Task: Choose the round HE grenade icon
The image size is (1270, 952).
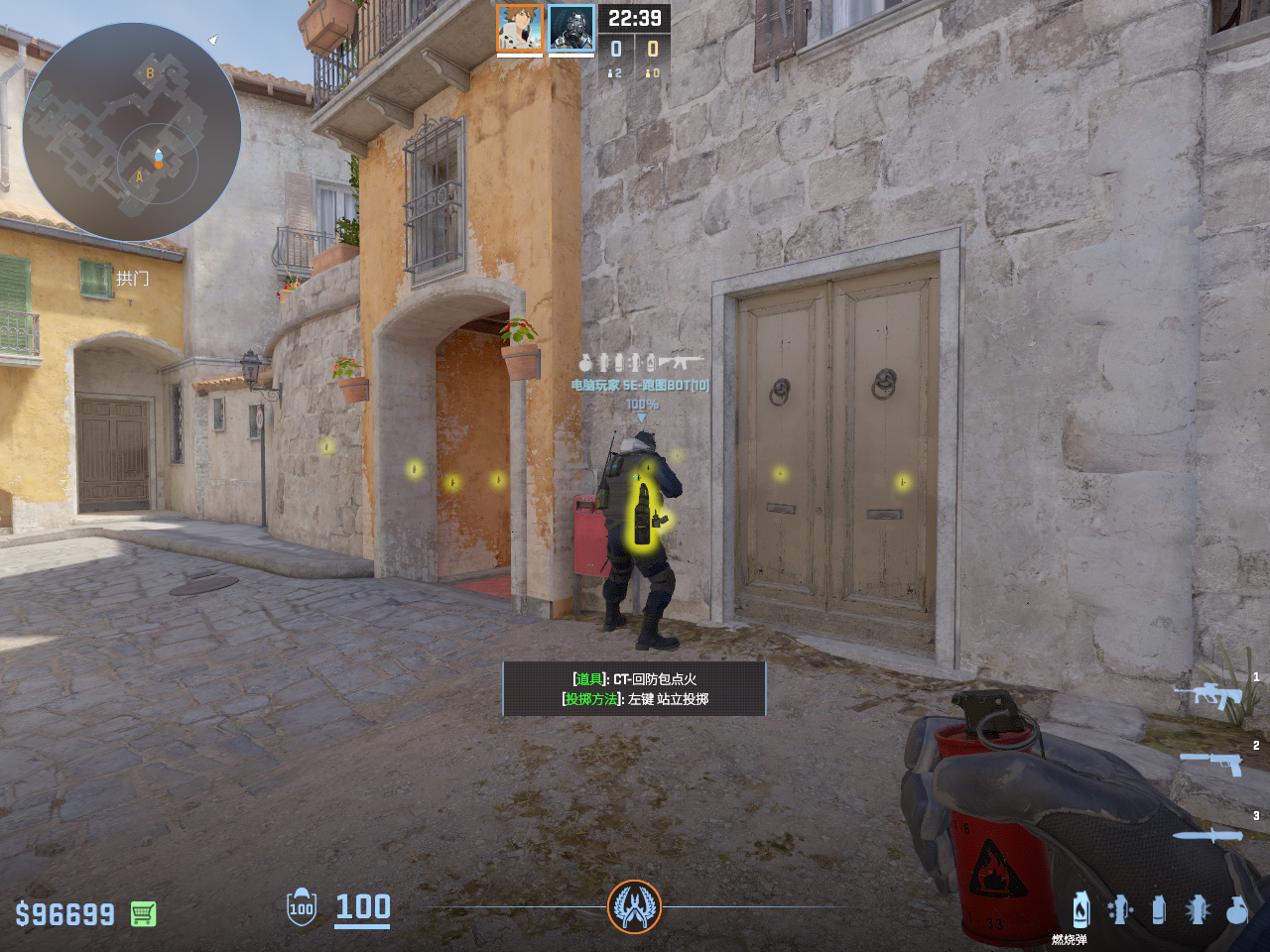Action: pyautogui.click(x=1236, y=909)
